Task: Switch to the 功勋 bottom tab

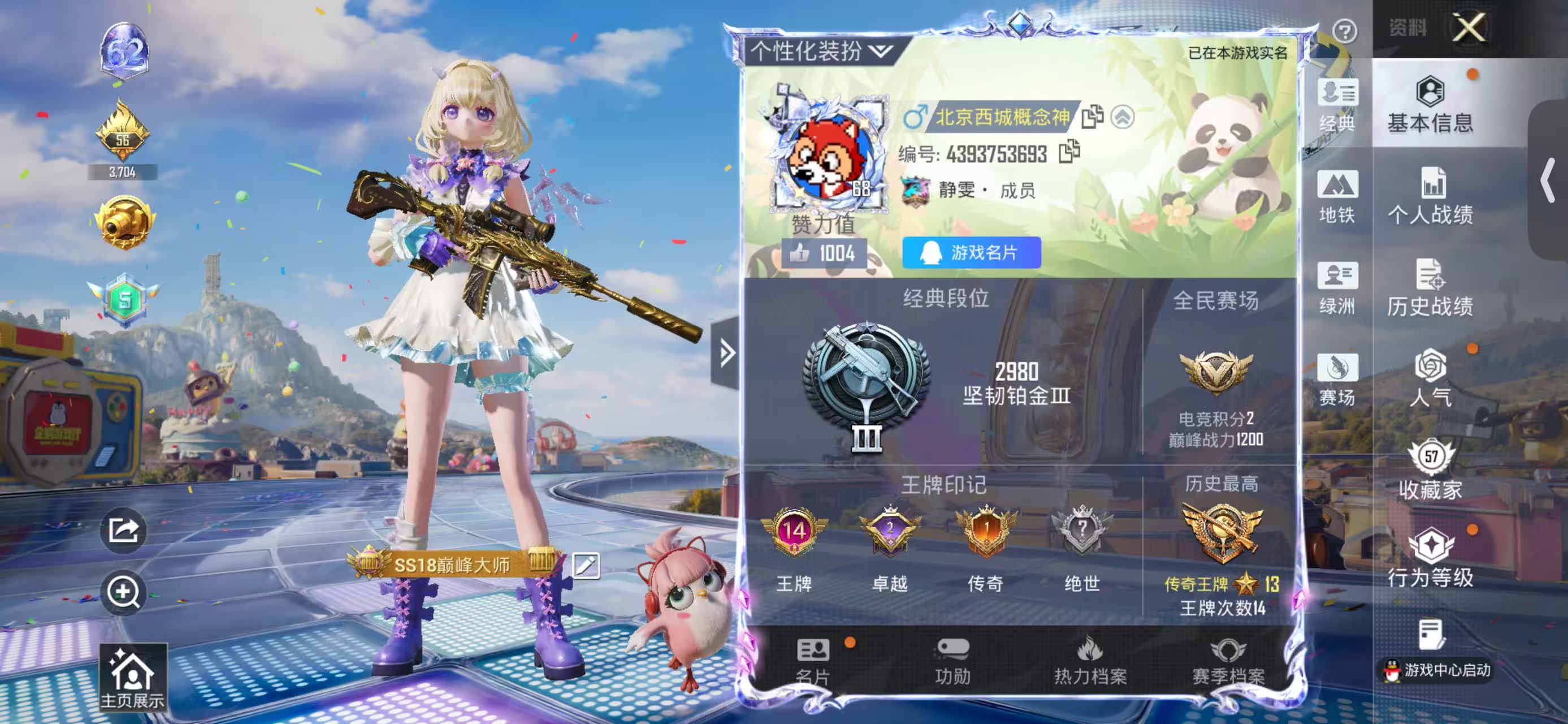Action: pos(952,661)
